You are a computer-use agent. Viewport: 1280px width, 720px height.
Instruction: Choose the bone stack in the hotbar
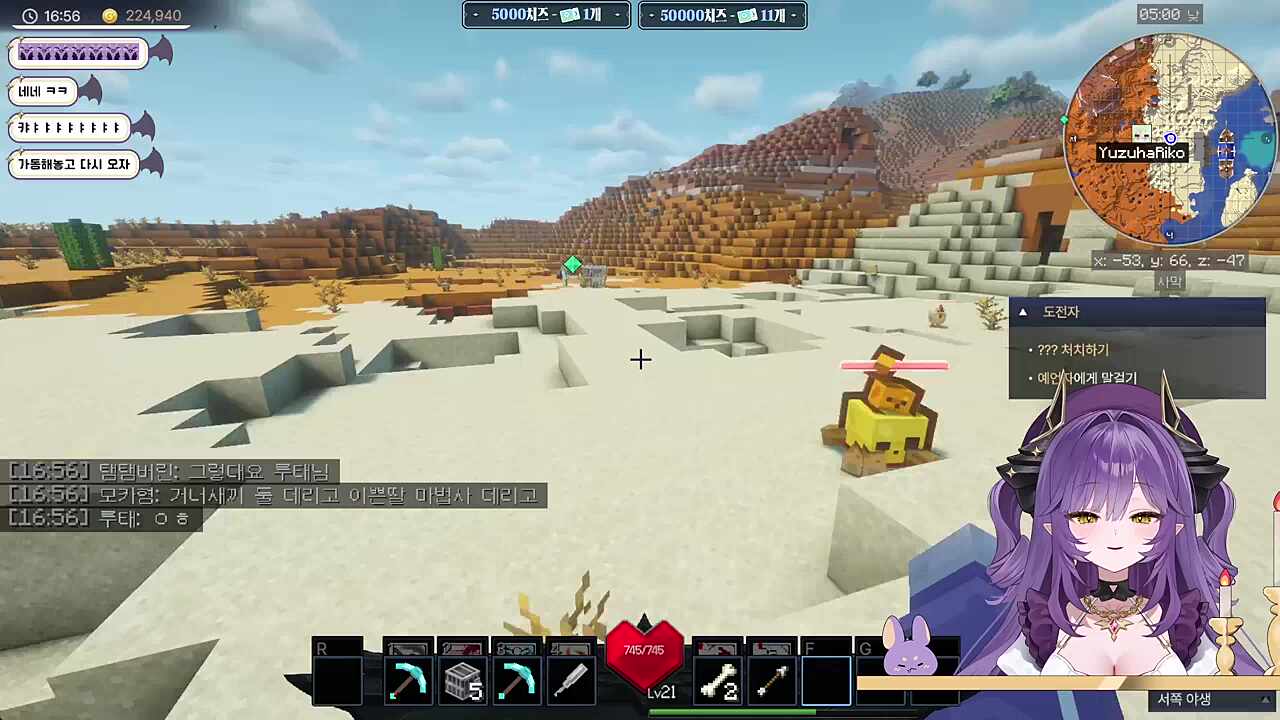tap(718, 681)
